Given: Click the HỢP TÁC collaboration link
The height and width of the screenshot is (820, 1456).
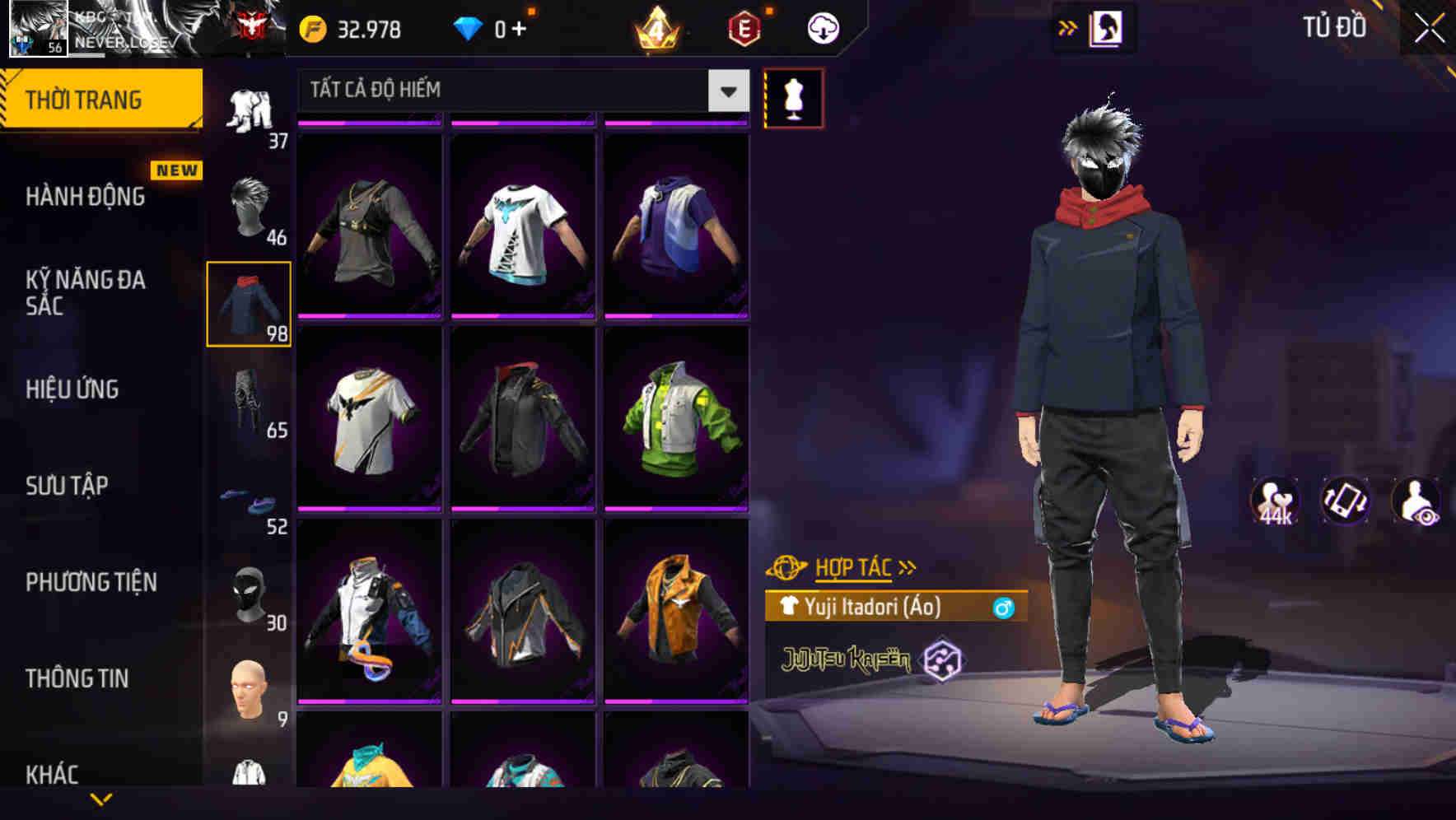Looking at the screenshot, I should coord(856,566).
